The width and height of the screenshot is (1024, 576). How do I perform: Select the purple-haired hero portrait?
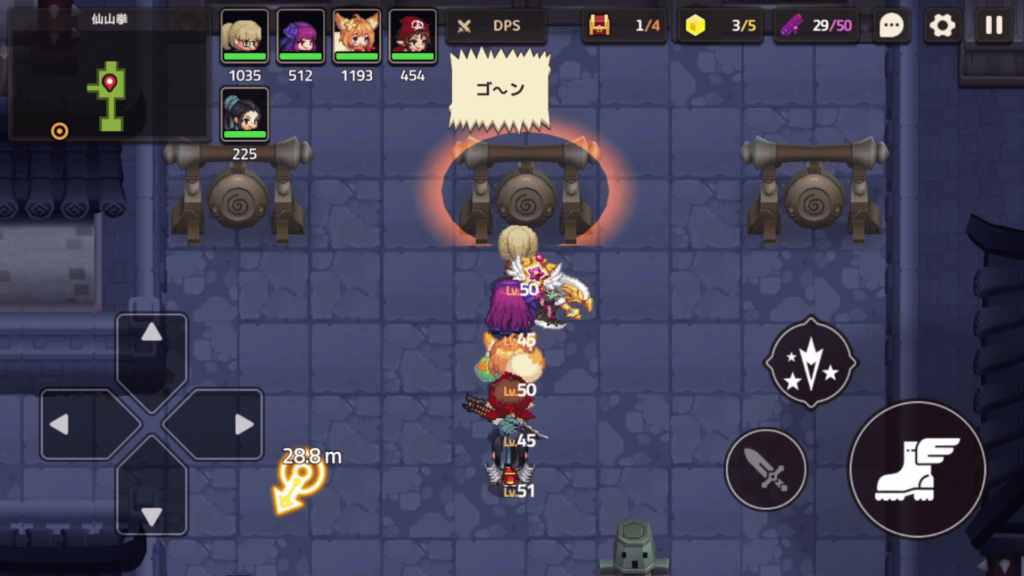coord(300,37)
